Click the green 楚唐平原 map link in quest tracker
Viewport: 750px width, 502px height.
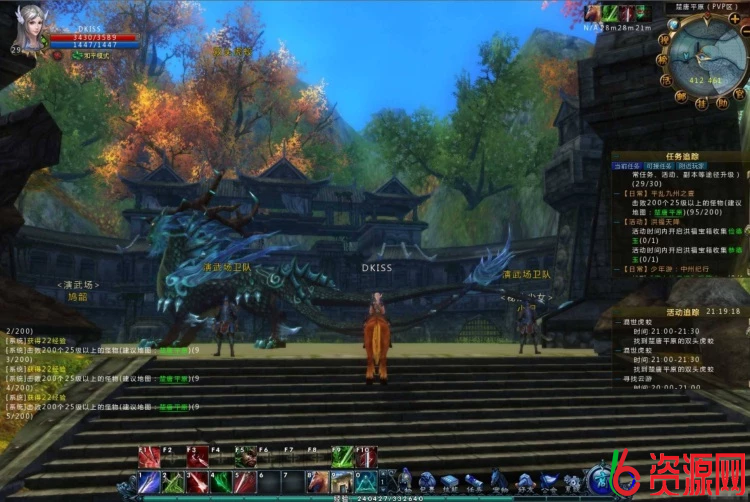coord(670,212)
